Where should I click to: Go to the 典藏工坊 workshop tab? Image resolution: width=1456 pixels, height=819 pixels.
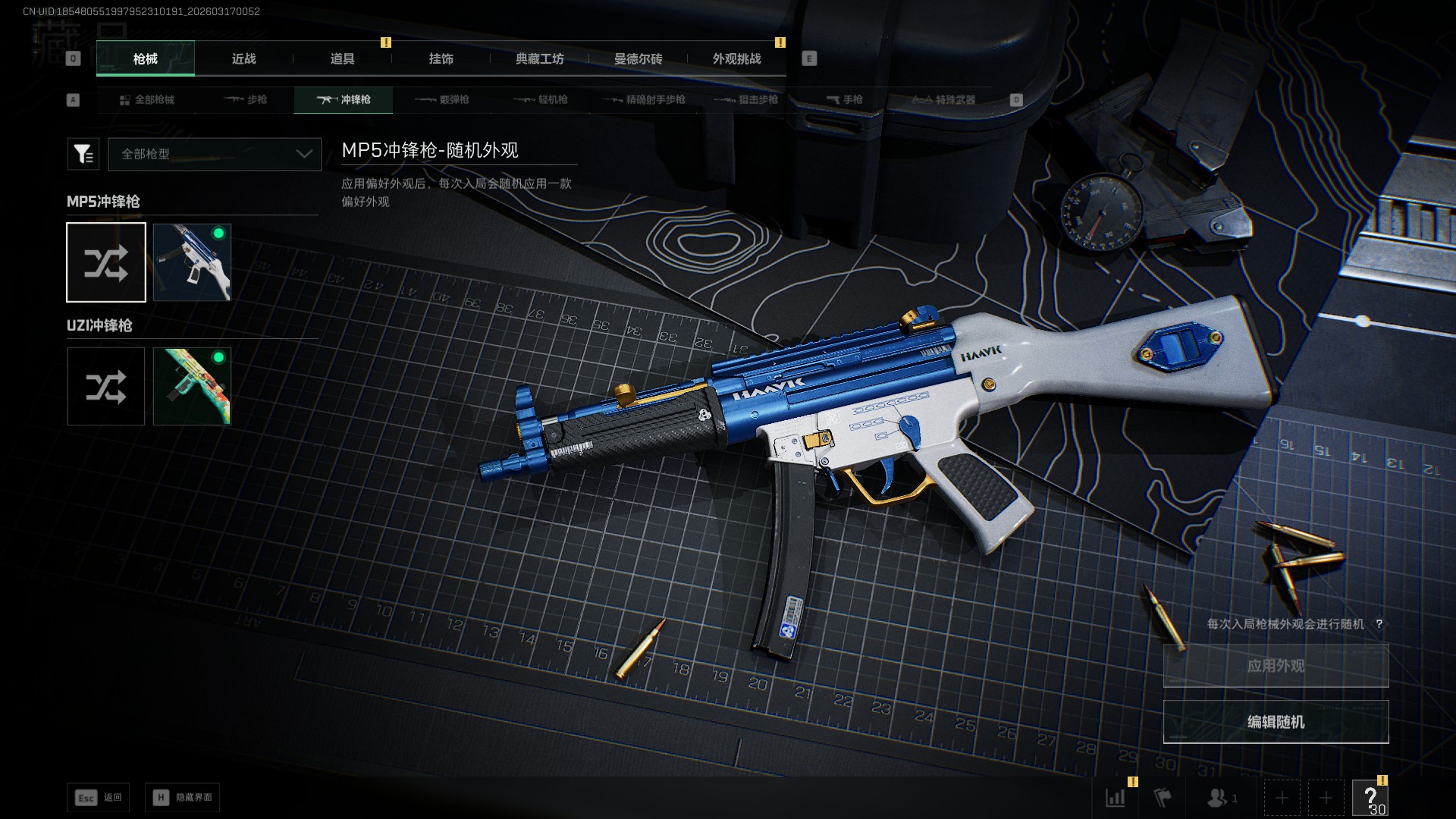(539, 59)
